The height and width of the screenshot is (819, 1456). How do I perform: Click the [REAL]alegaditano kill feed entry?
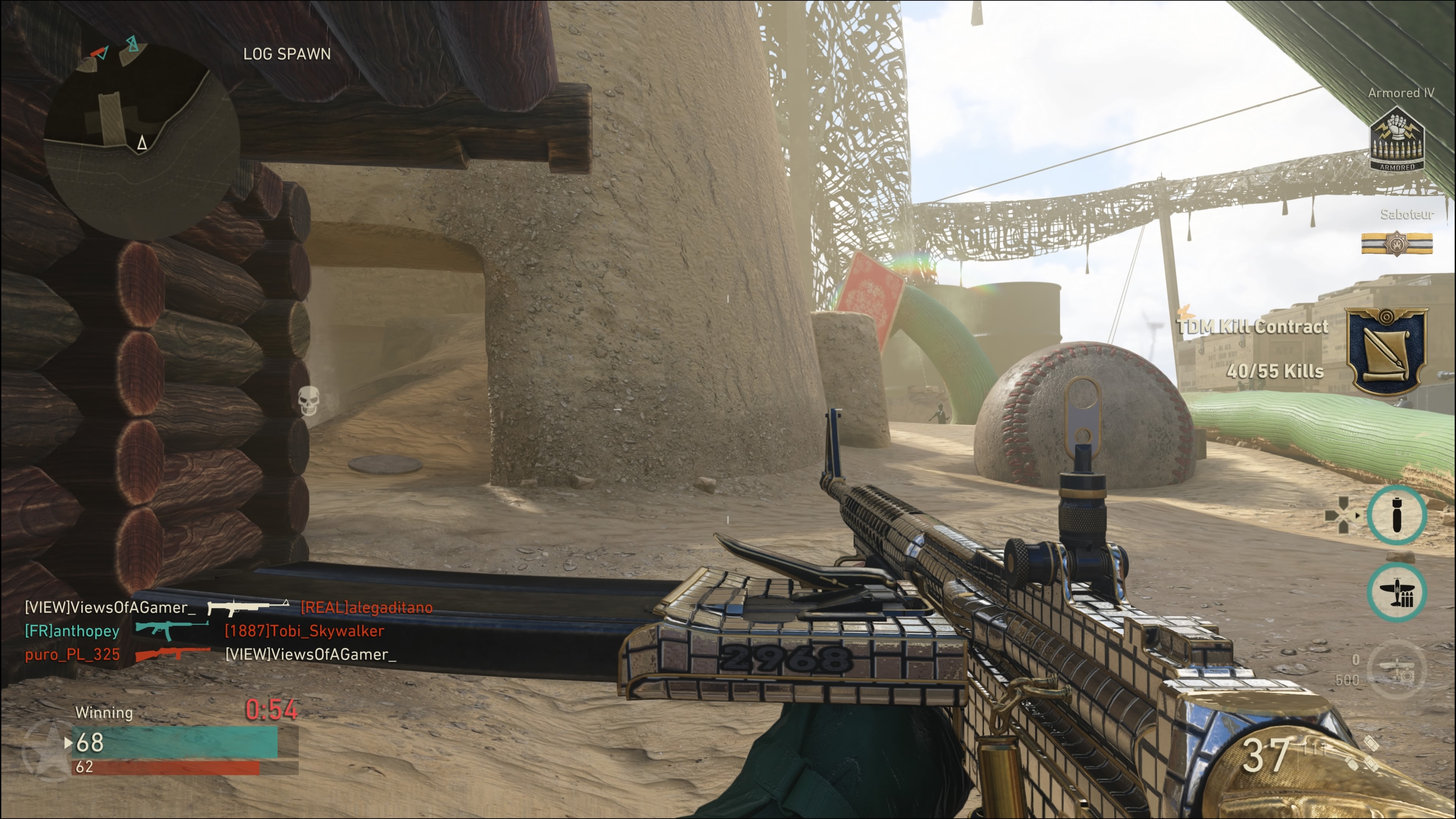coord(366,607)
